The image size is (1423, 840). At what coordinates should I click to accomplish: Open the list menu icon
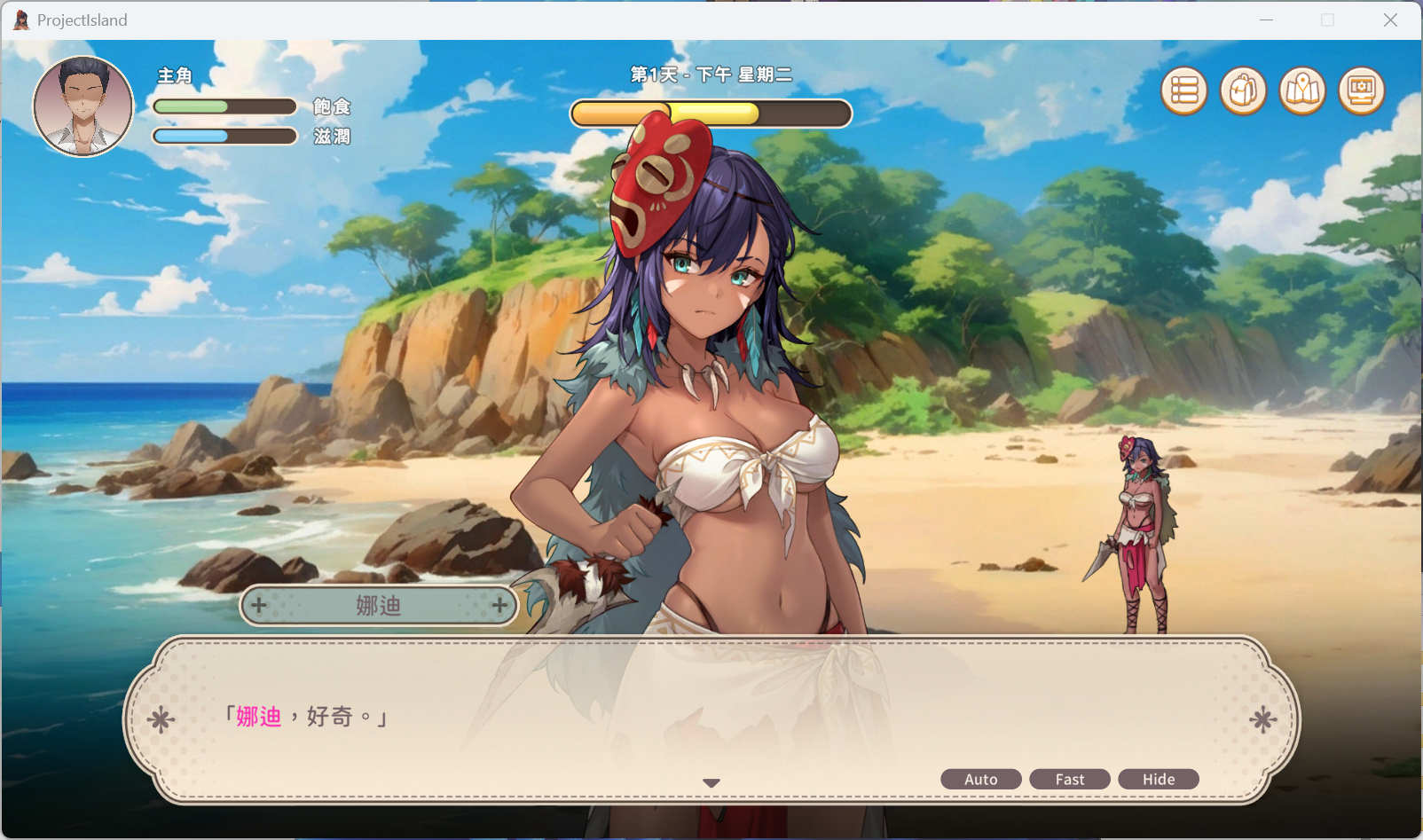pos(1184,90)
